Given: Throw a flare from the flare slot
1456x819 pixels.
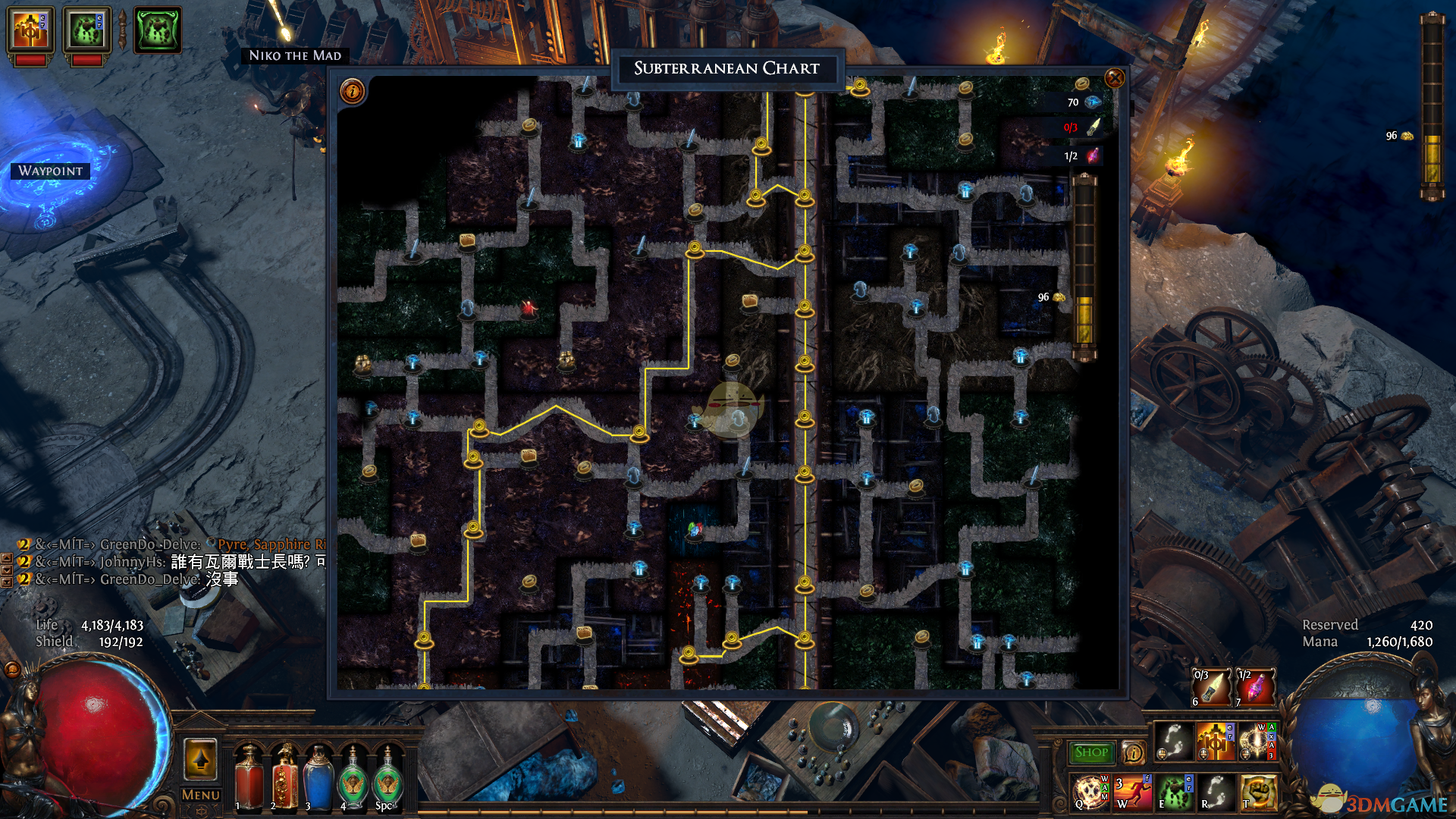Looking at the screenshot, I should pyautogui.click(x=1210, y=687).
